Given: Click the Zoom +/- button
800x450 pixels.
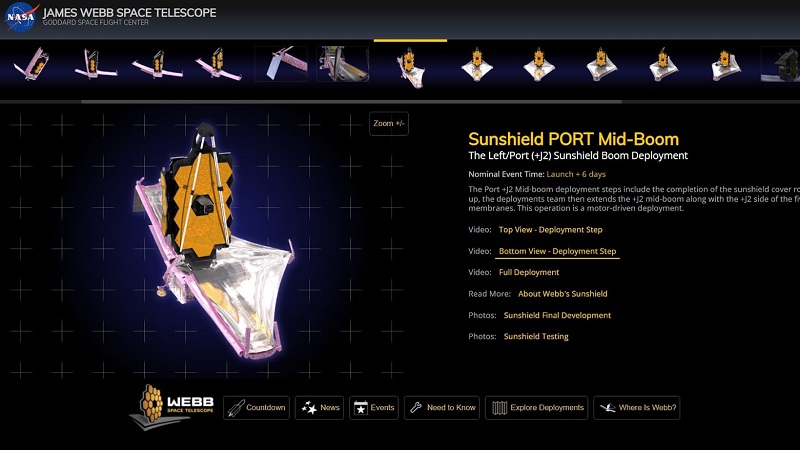Looking at the screenshot, I should [389, 123].
